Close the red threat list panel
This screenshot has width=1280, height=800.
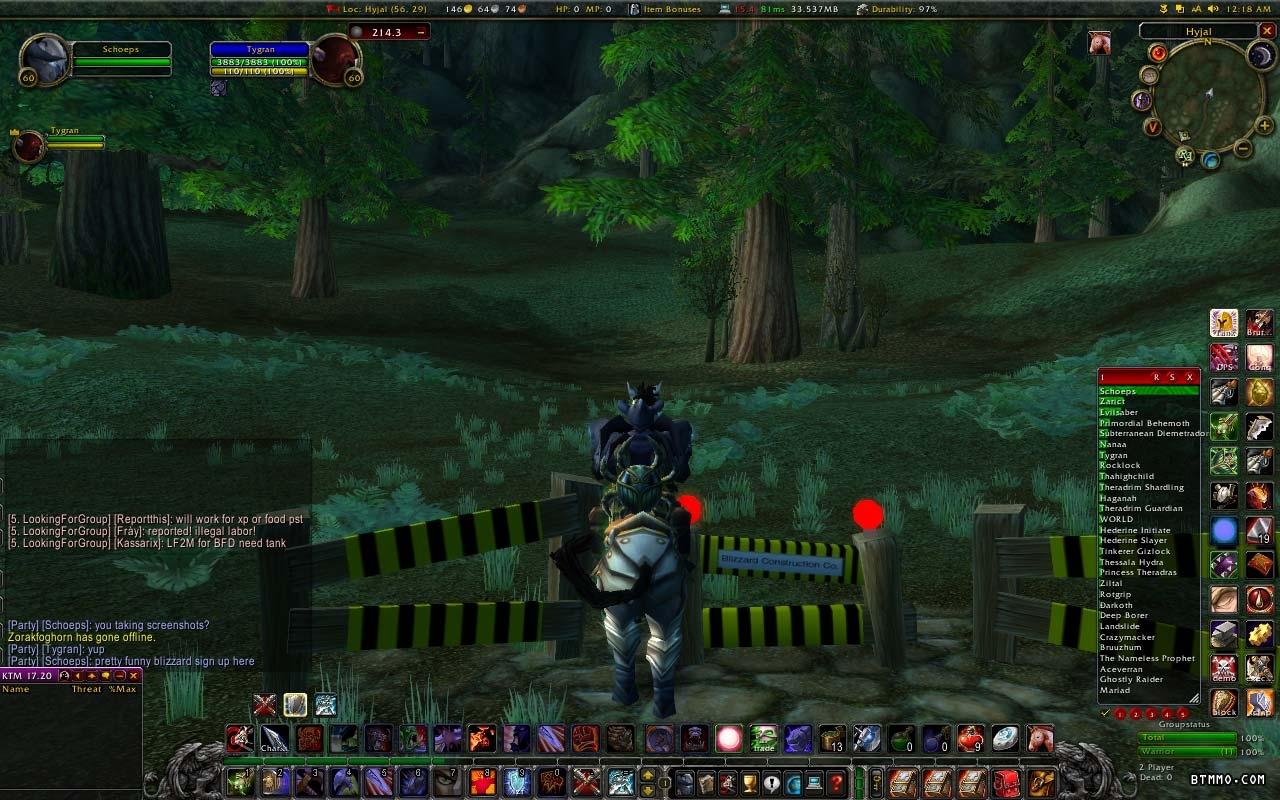coord(1189,377)
